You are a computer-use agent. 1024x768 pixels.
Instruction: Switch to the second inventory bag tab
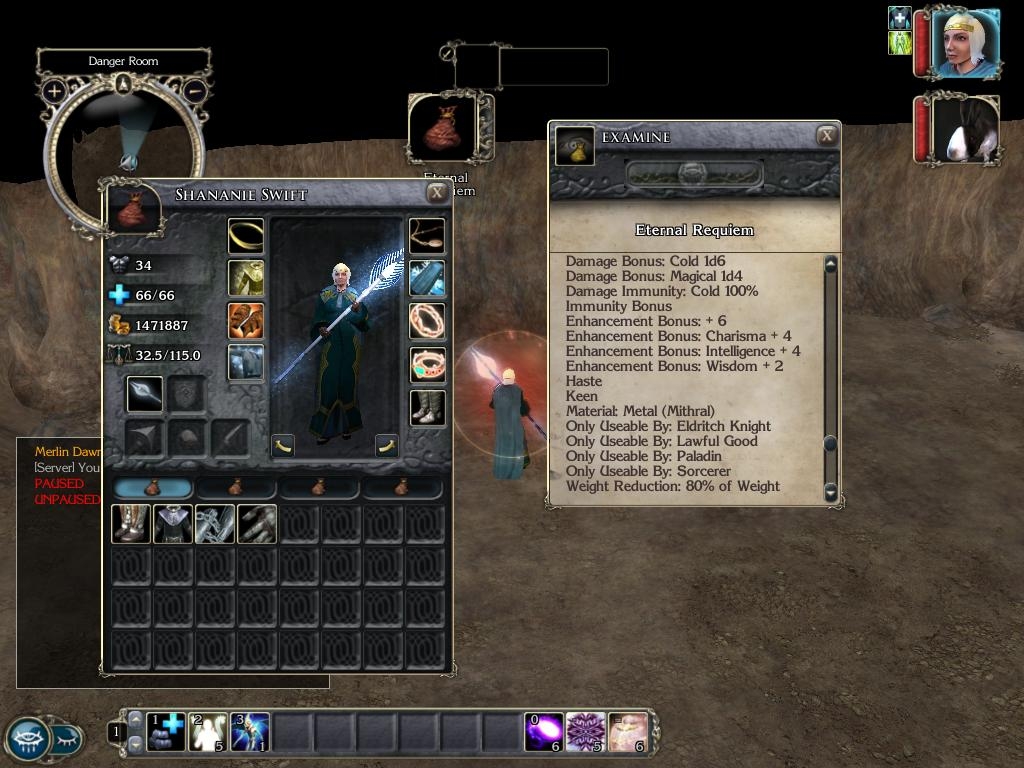pos(236,488)
